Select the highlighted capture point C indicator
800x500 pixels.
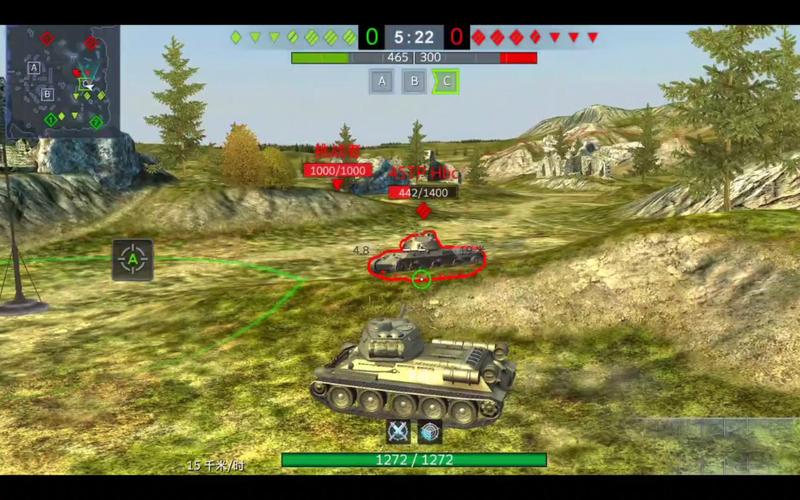[446, 81]
